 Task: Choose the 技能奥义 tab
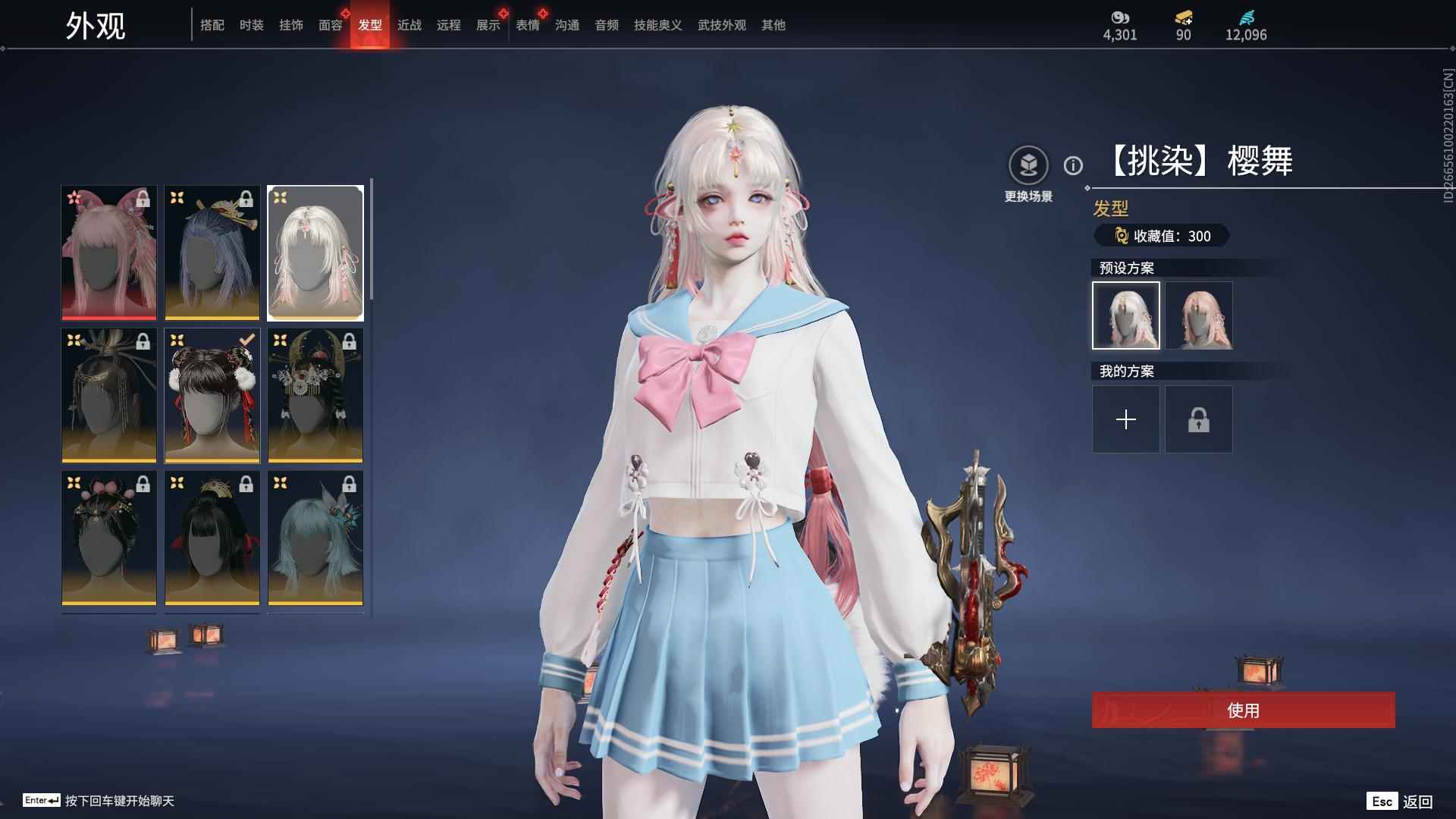pos(657,25)
